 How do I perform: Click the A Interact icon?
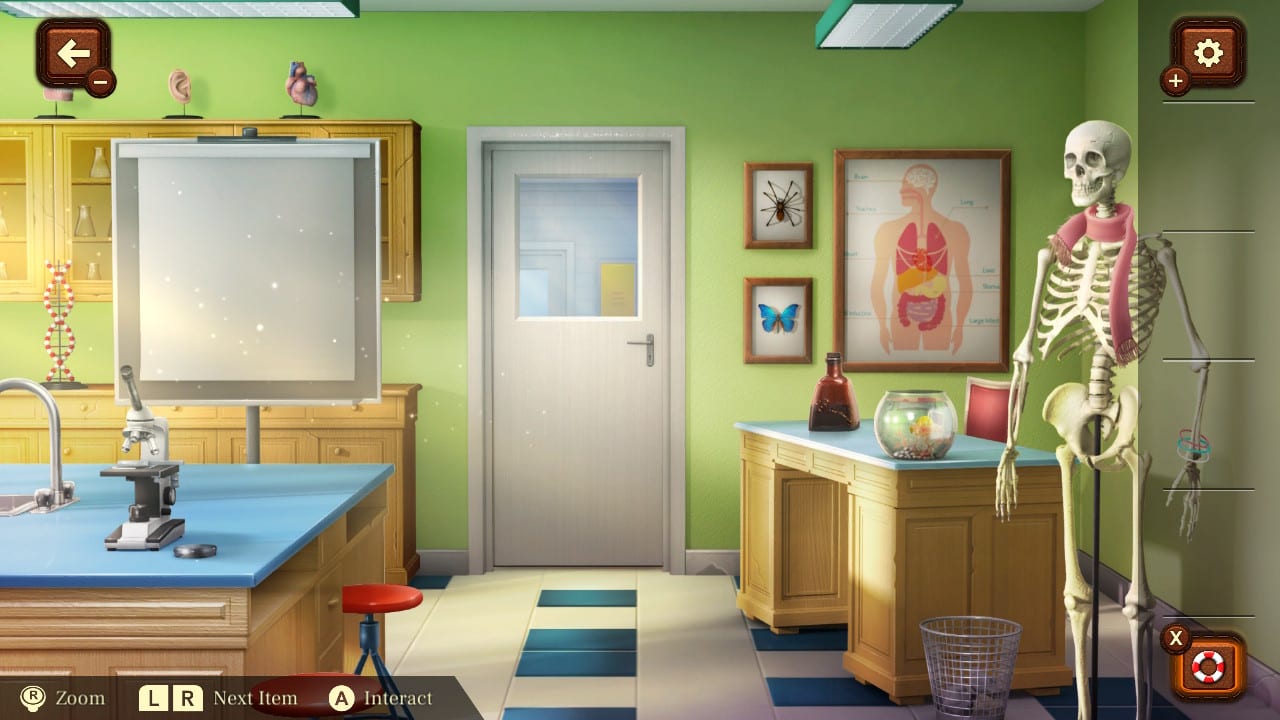click(343, 698)
